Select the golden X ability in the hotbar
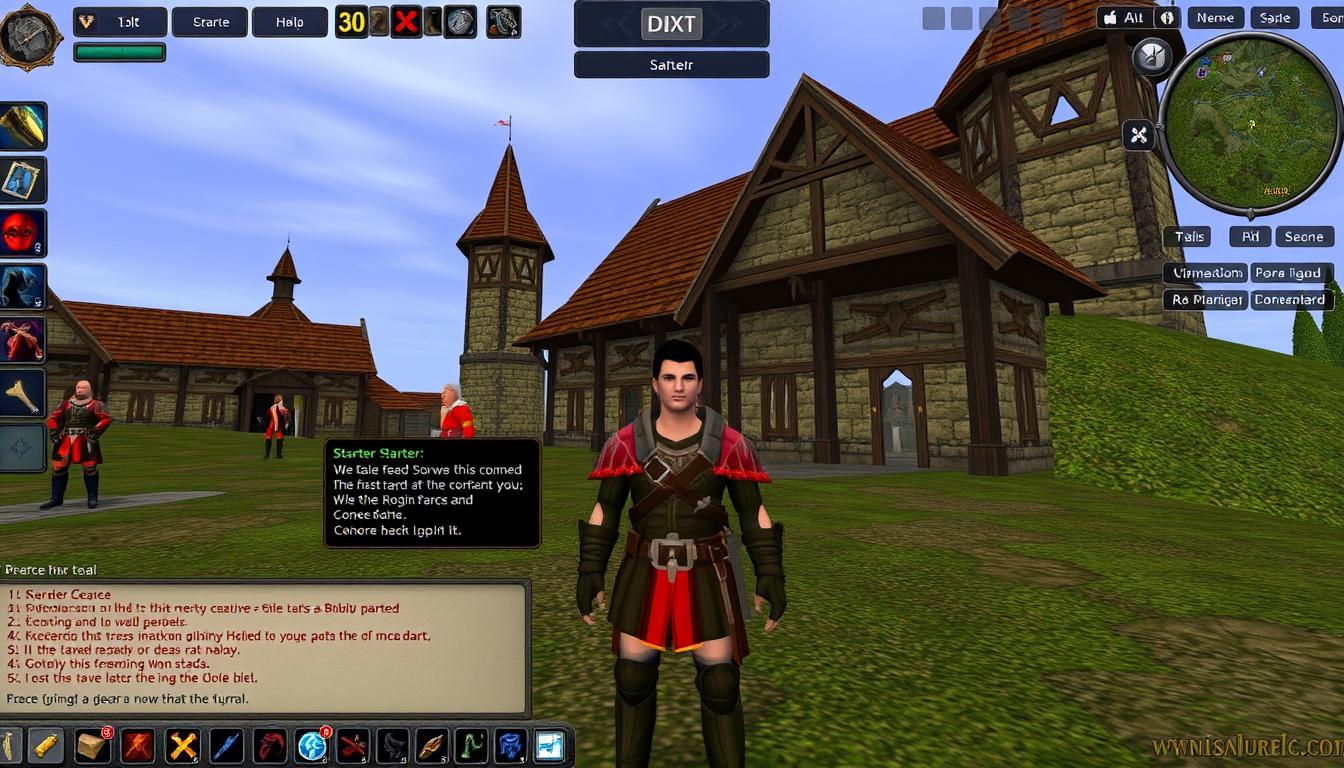The height and width of the screenshot is (768, 1344). [x=182, y=745]
